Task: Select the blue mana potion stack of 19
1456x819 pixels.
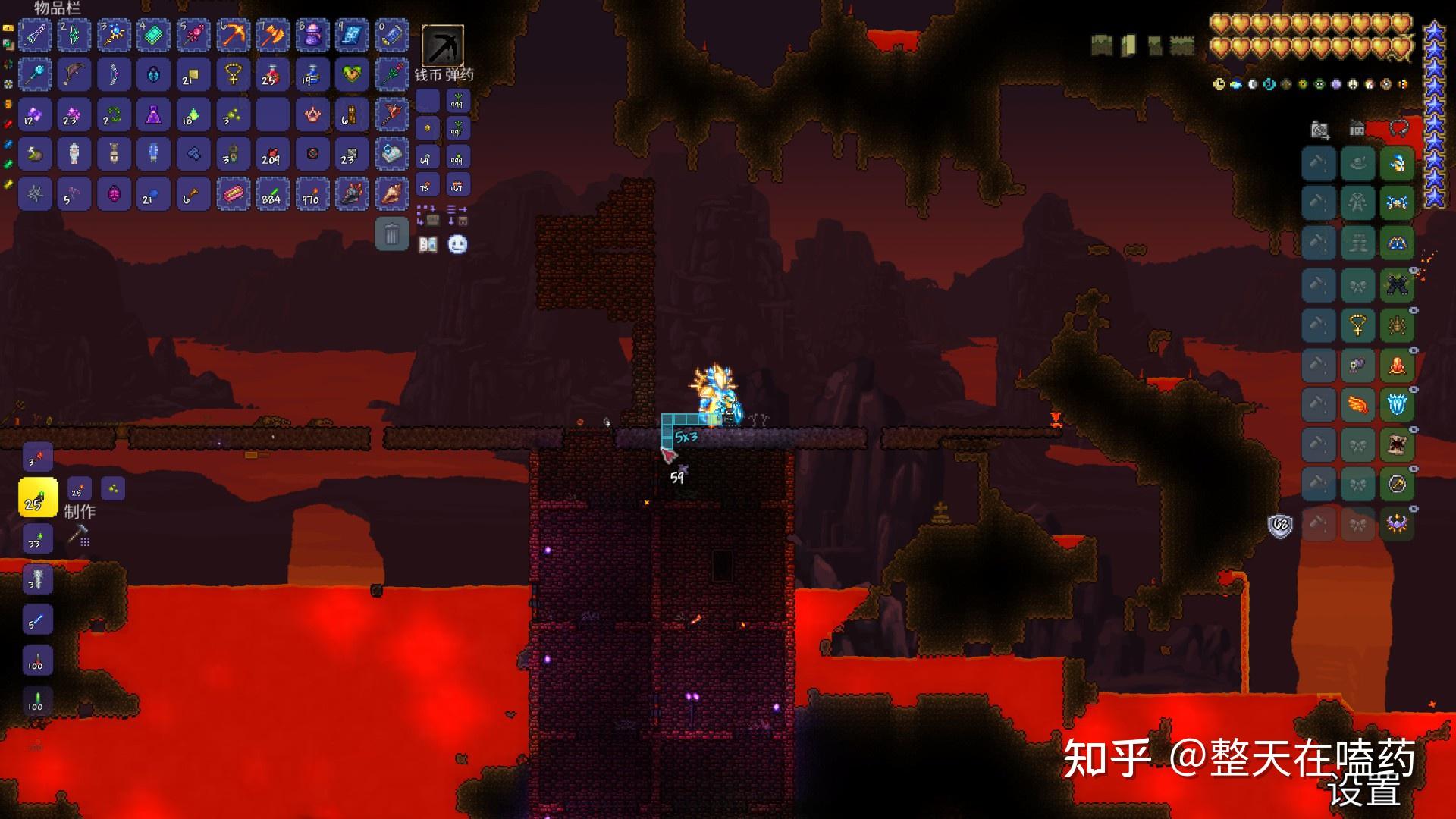Action: pos(312,75)
